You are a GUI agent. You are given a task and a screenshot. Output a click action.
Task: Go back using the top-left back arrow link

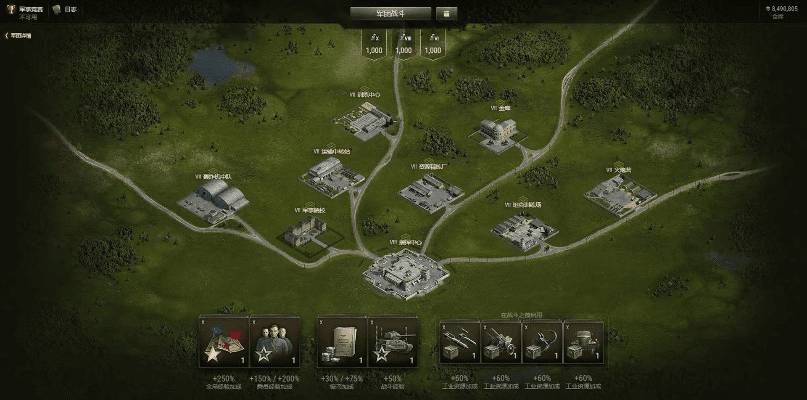coord(18,35)
